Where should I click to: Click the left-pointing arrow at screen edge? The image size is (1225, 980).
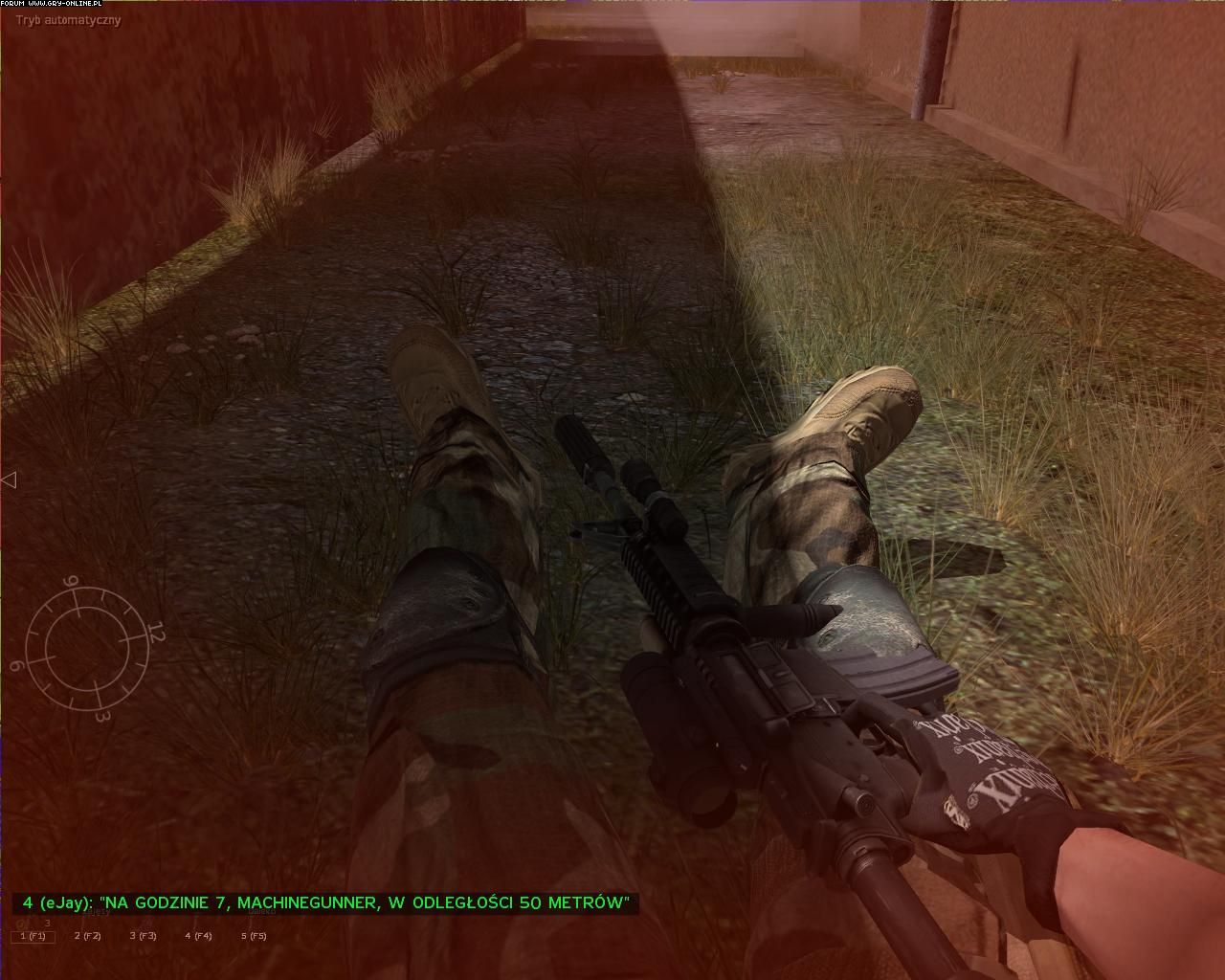click(9, 479)
